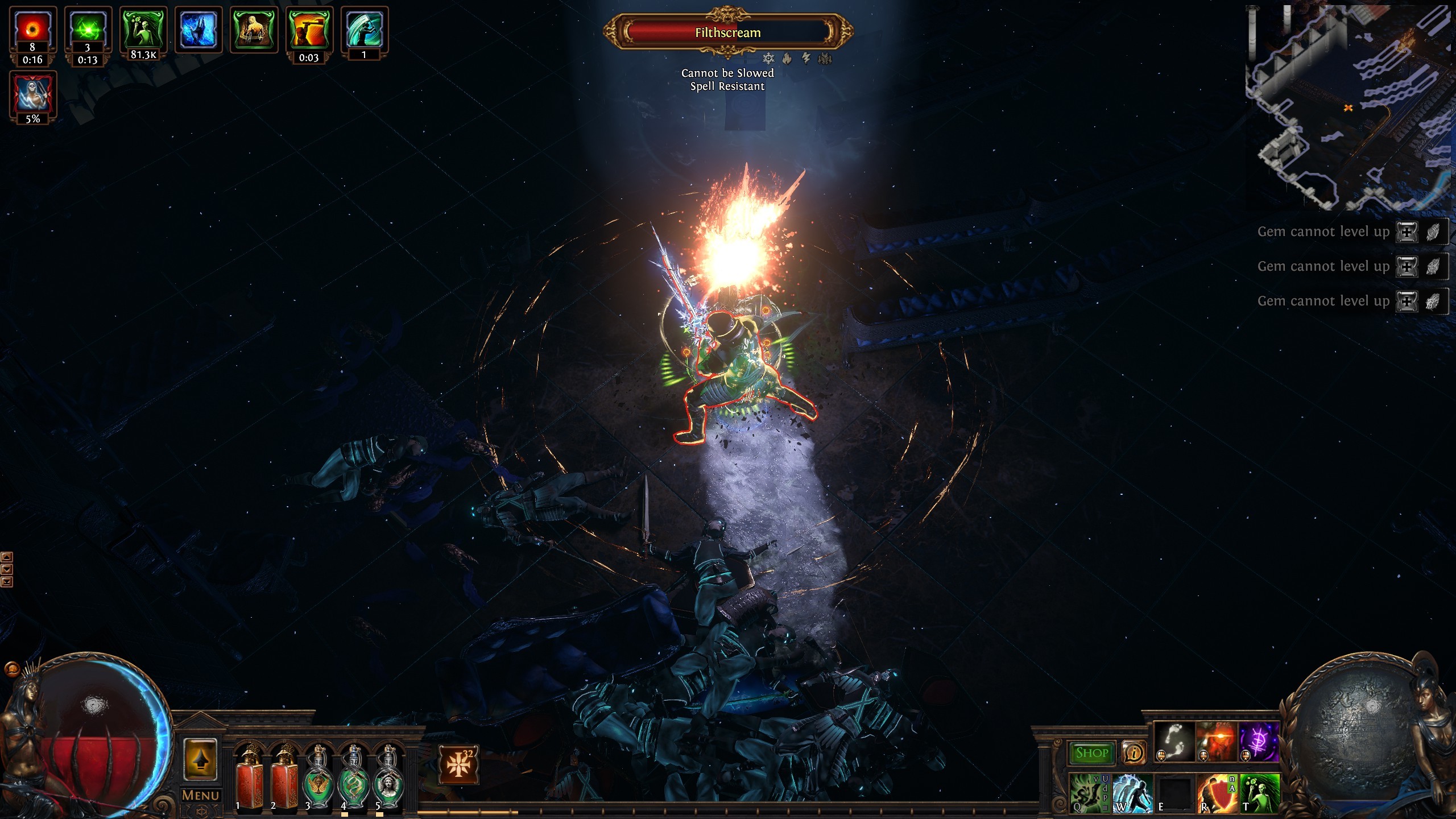Open the cross icon marked 32

click(458, 764)
